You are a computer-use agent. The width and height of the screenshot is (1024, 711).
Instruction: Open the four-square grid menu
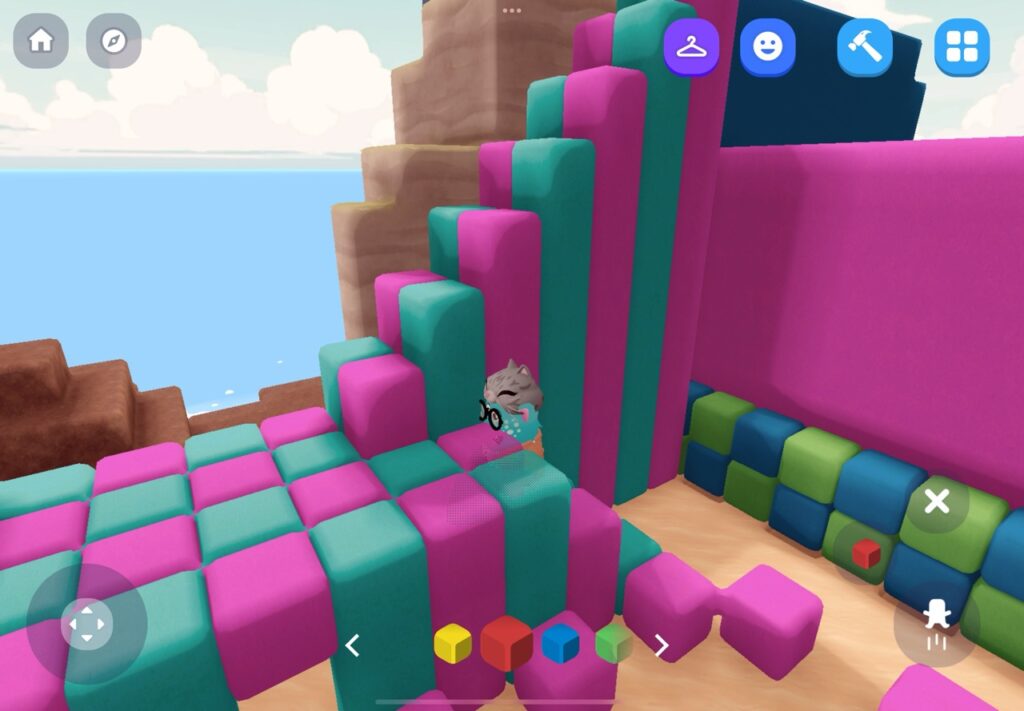click(961, 47)
